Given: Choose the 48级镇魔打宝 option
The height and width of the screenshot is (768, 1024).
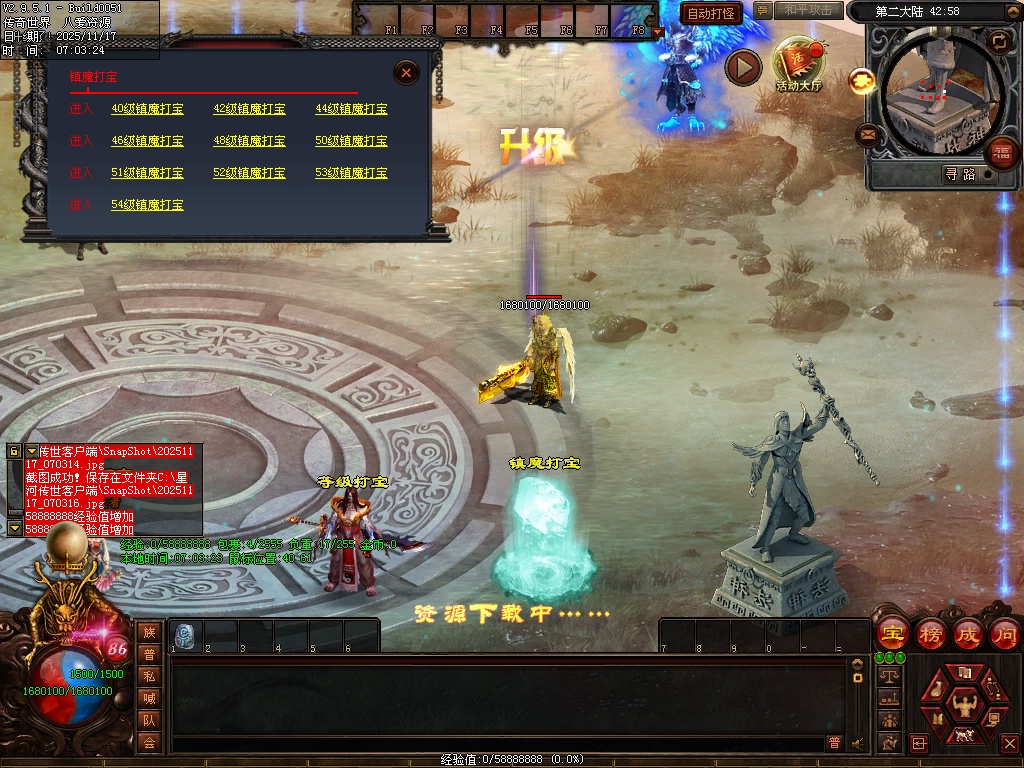Looking at the screenshot, I should coord(249,141).
